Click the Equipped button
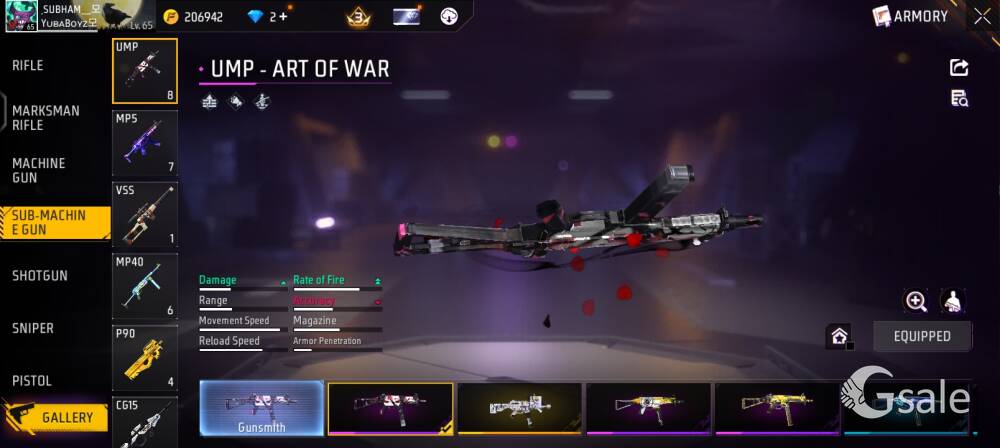 click(922, 336)
